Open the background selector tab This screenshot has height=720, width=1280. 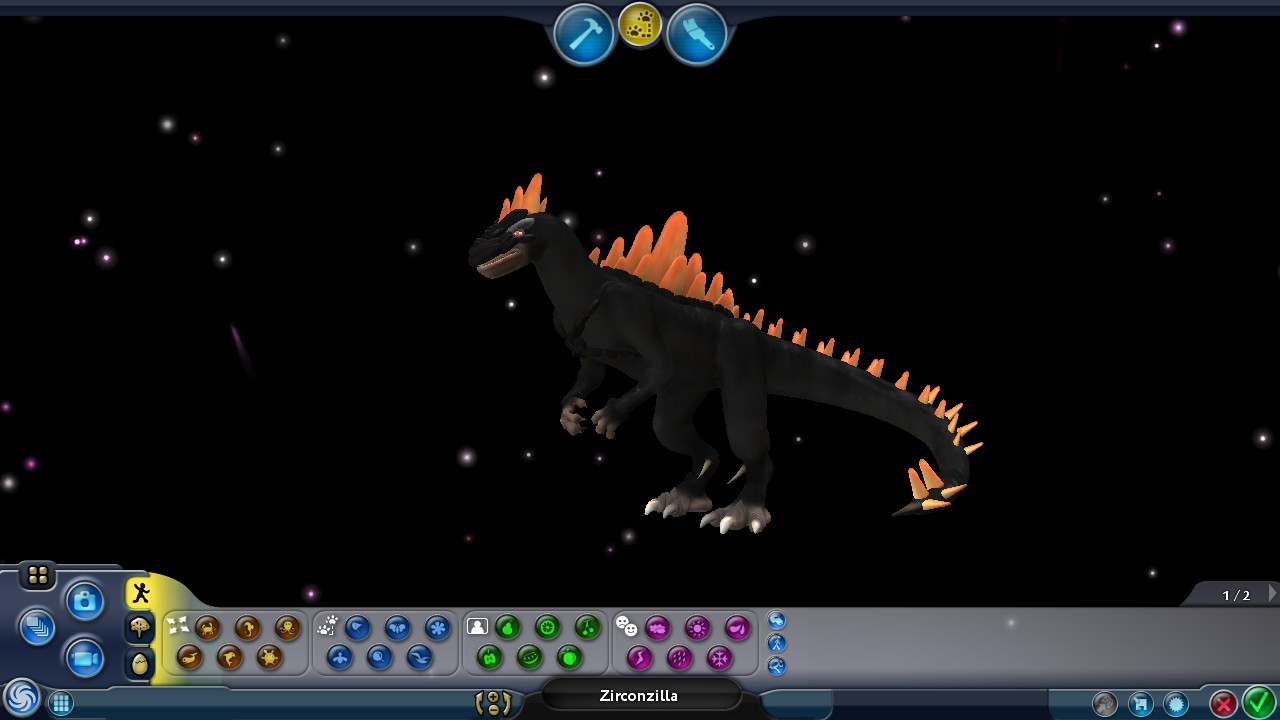pos(139,627)
